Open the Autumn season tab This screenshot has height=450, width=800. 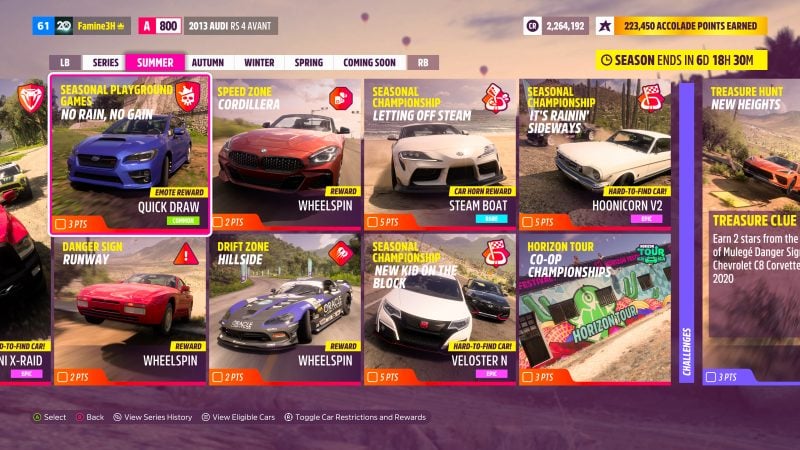pyautogui.click(x=207, y=62)
